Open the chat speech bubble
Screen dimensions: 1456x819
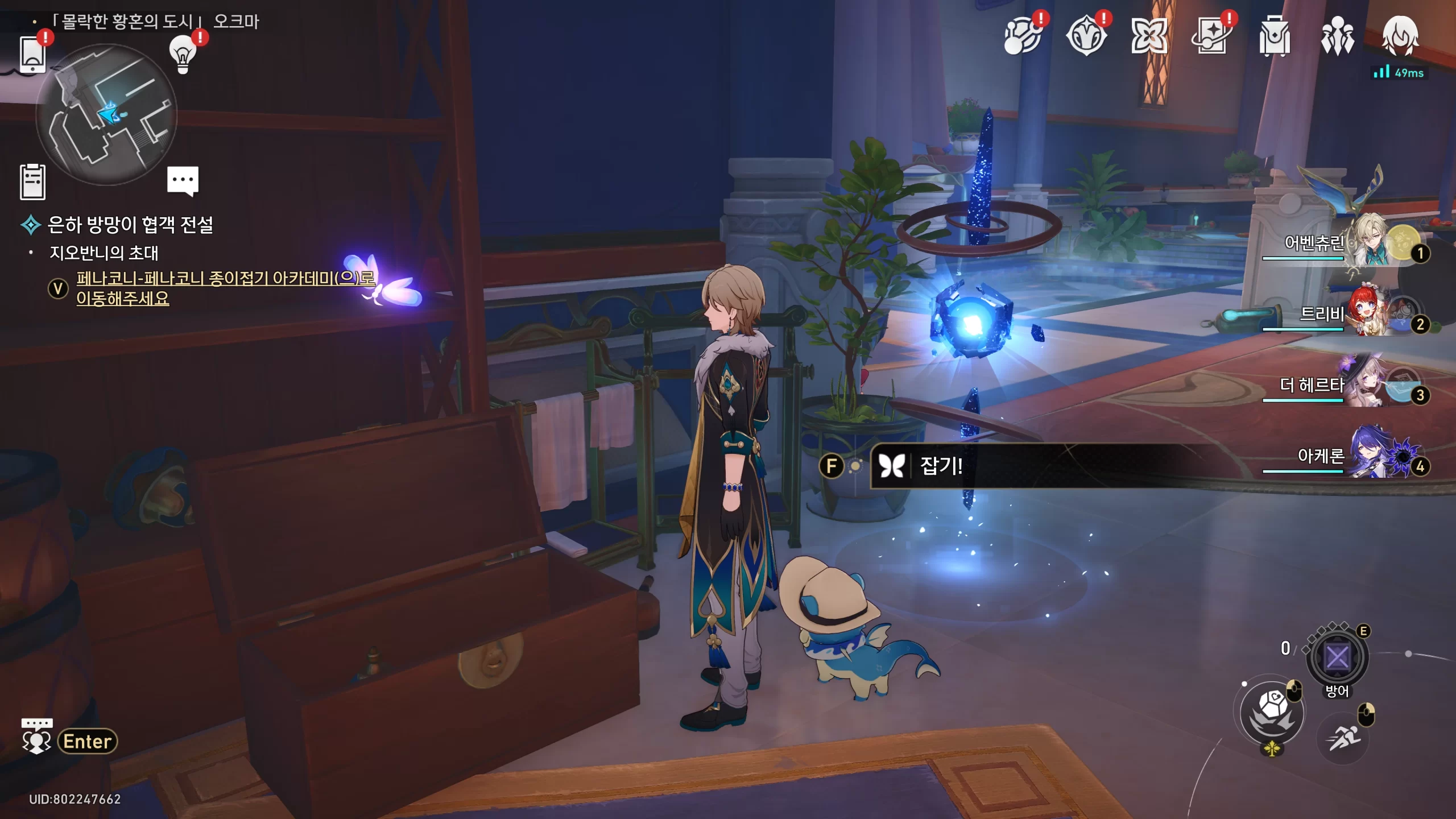click(x=183, y=181)
